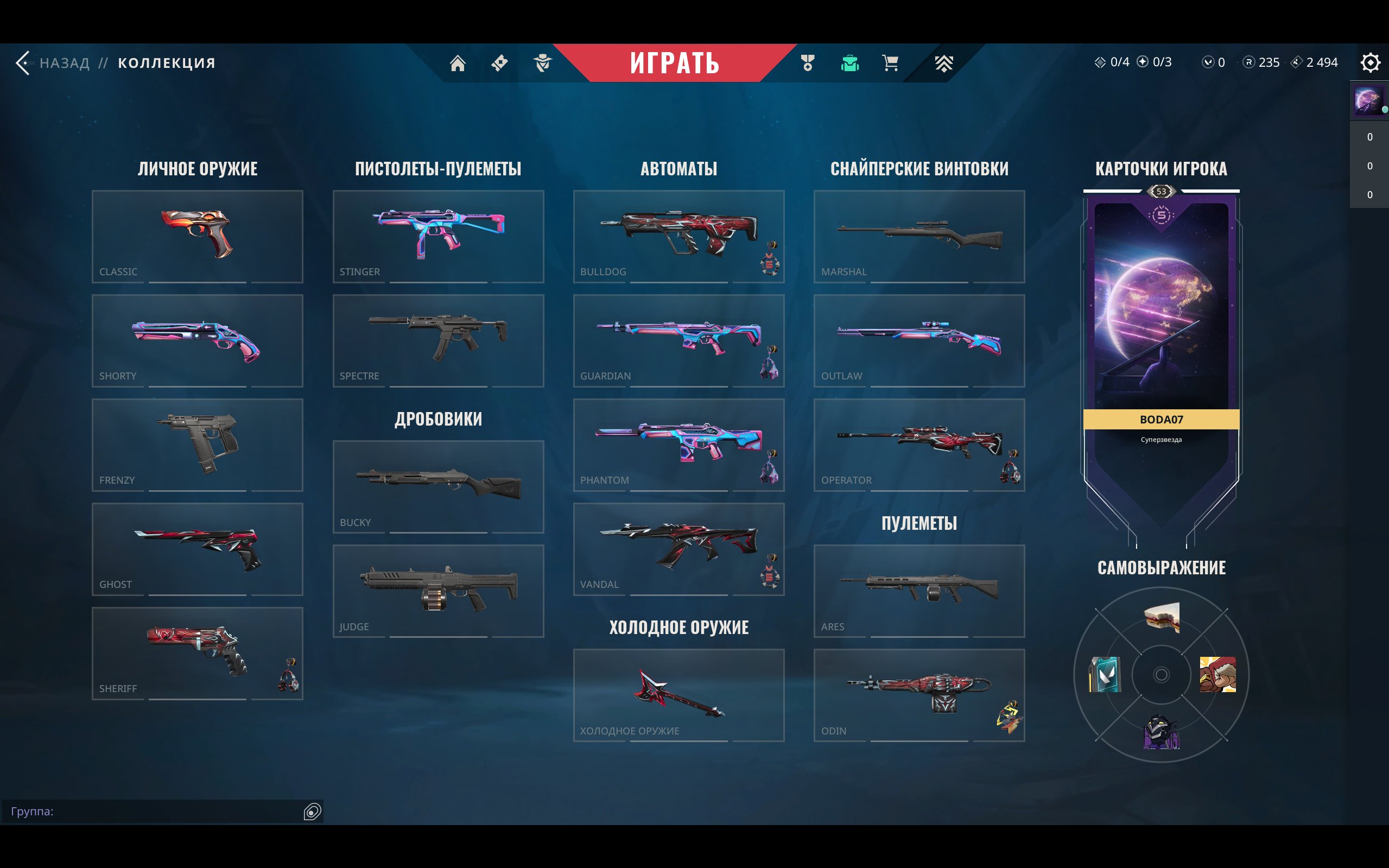This screenshot has width=1389, height=868.
Task: Open the ODIN machine gun slot
Action: coord(918,696)
